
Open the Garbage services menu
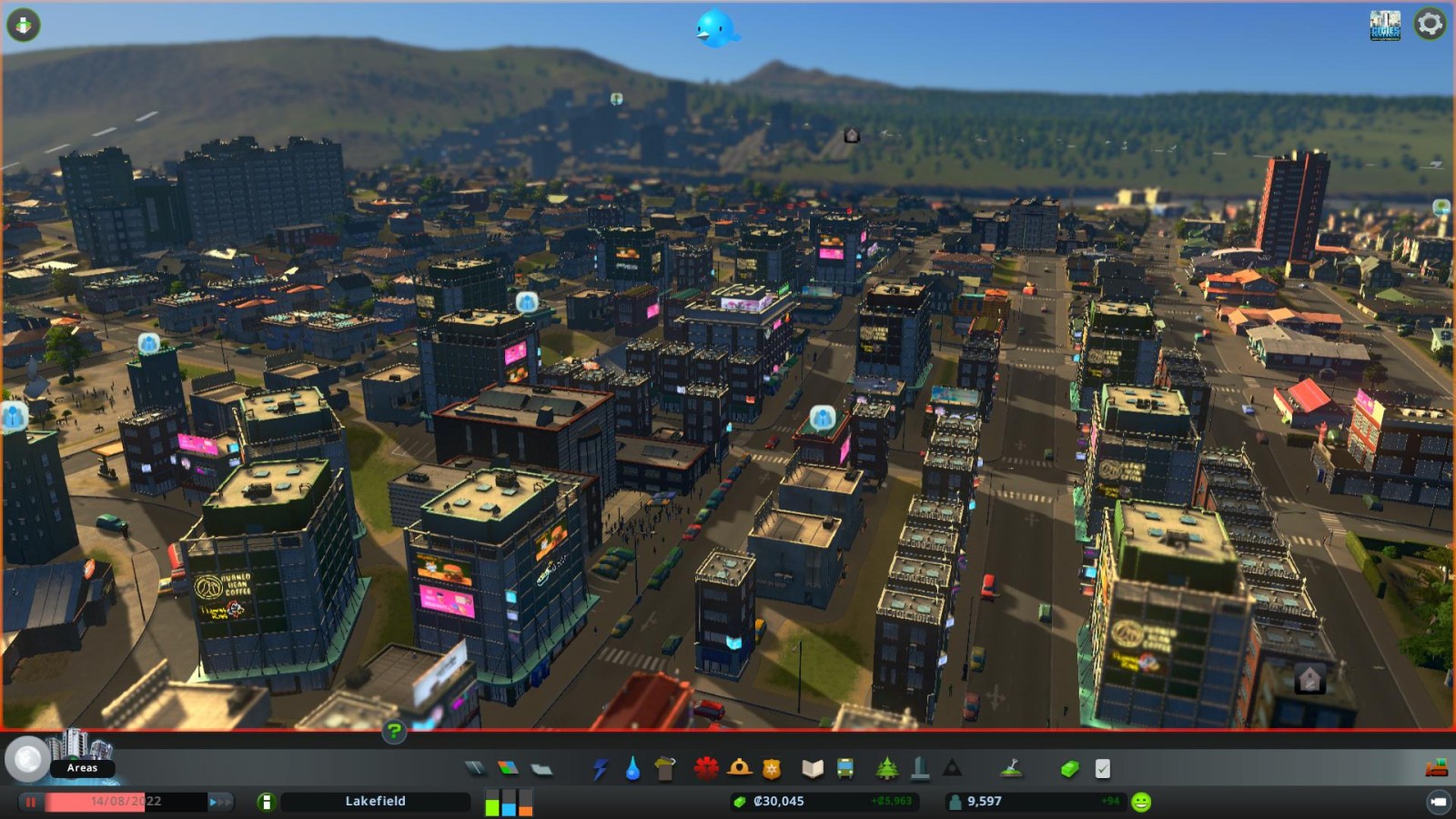(x=665, y=769)
